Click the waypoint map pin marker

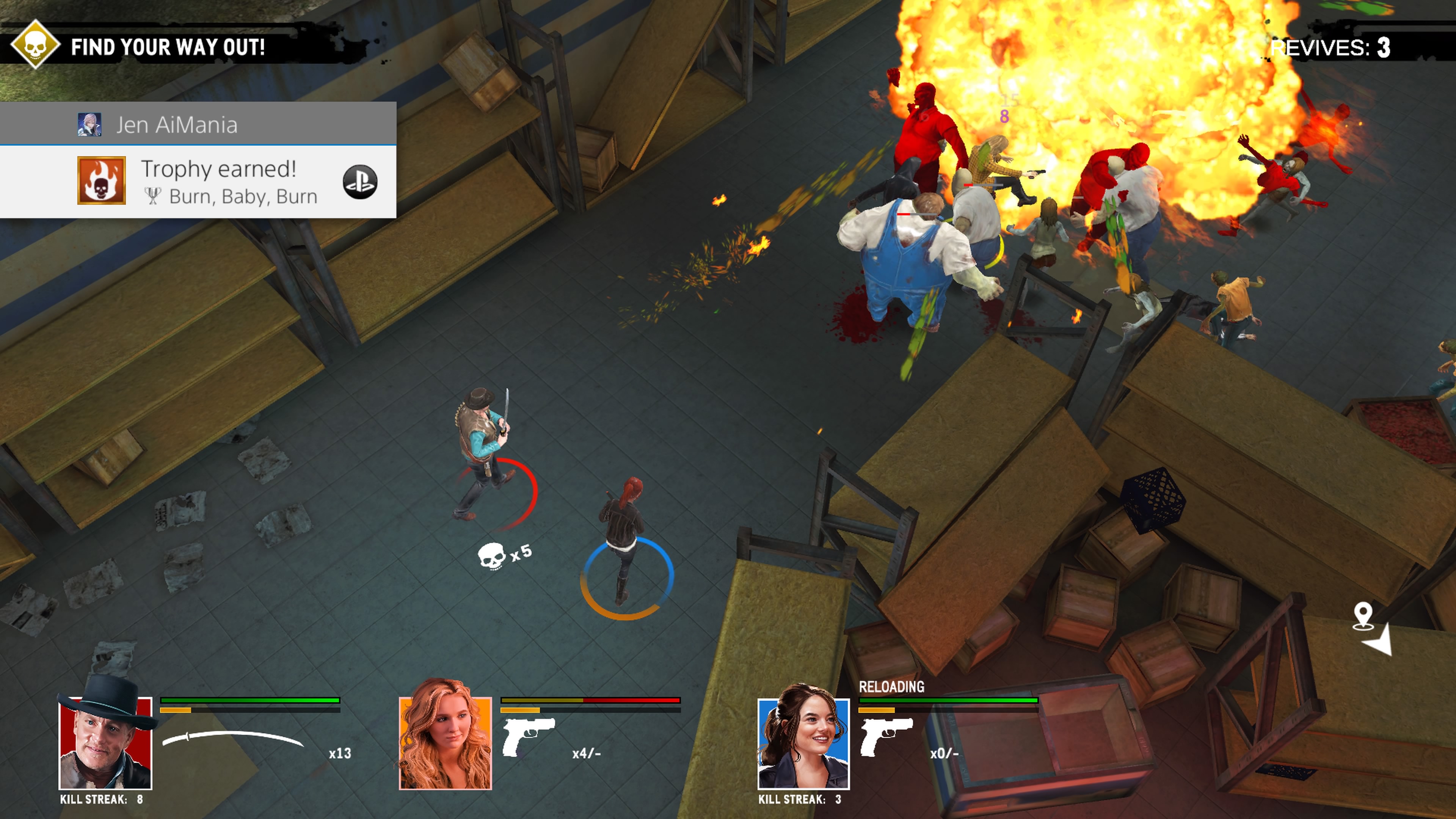coord(1363,615)
